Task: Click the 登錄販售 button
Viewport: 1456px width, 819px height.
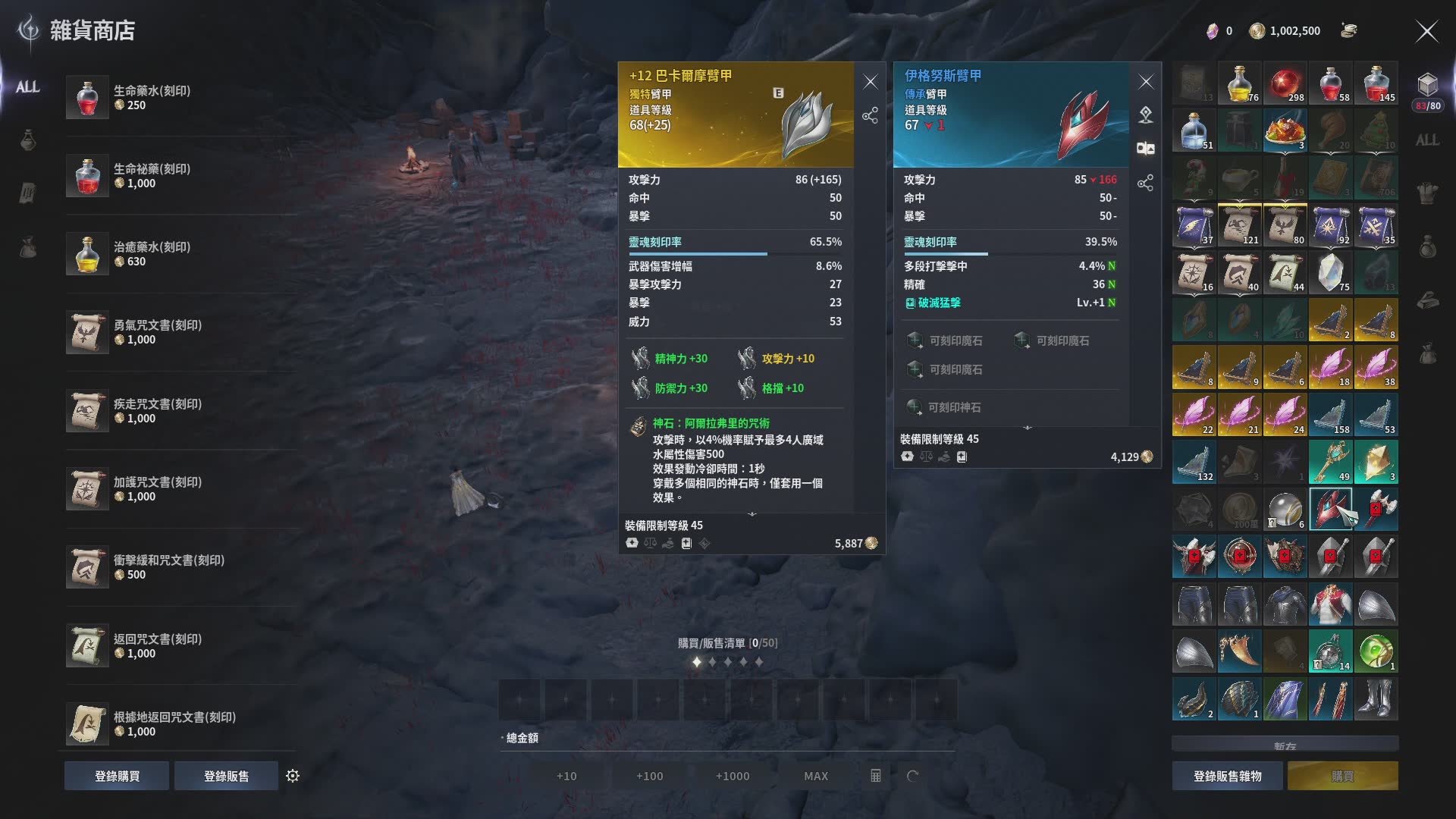Action: tap(226, 776)
